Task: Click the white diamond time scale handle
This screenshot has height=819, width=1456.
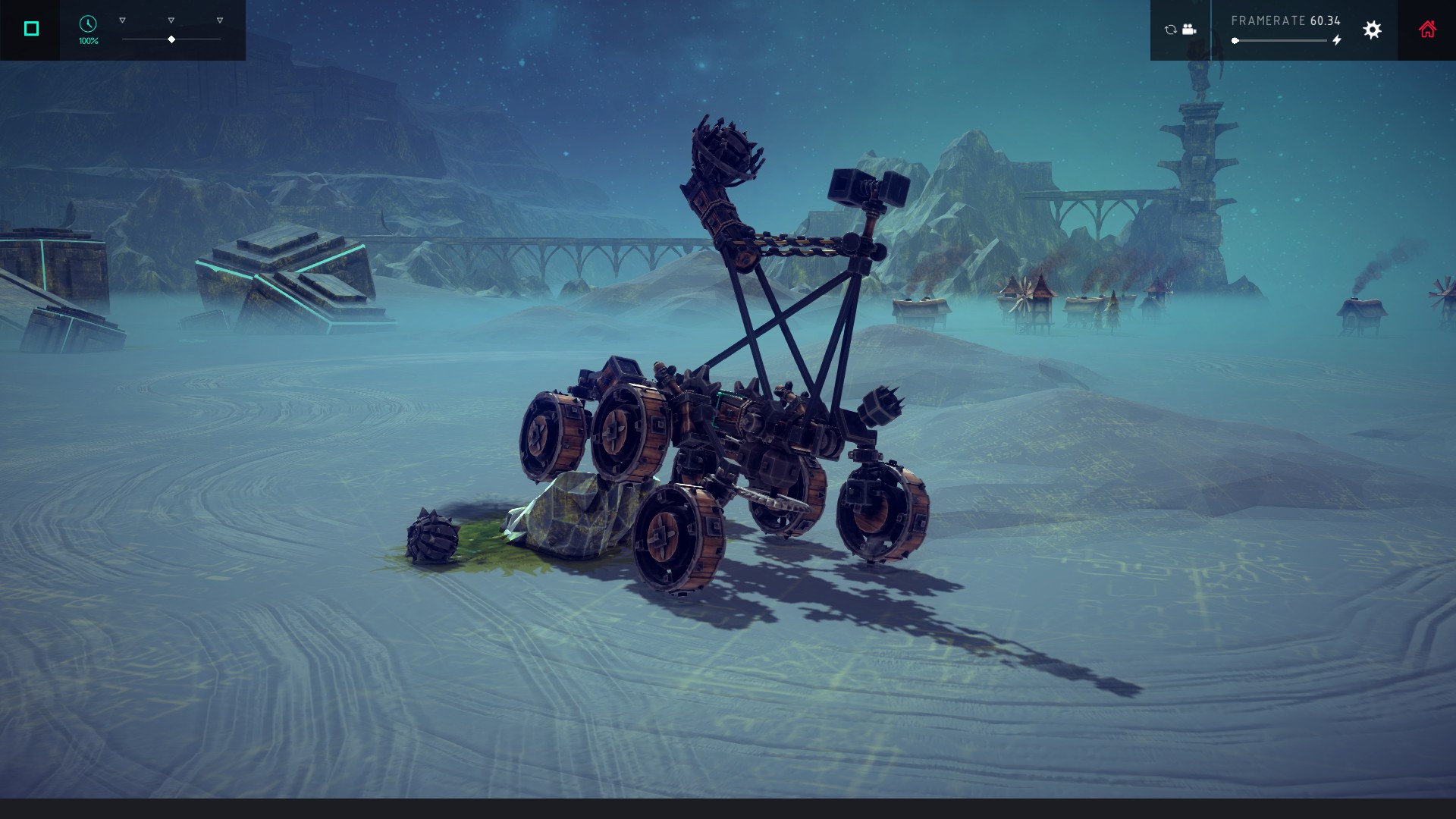Action: 171,39
